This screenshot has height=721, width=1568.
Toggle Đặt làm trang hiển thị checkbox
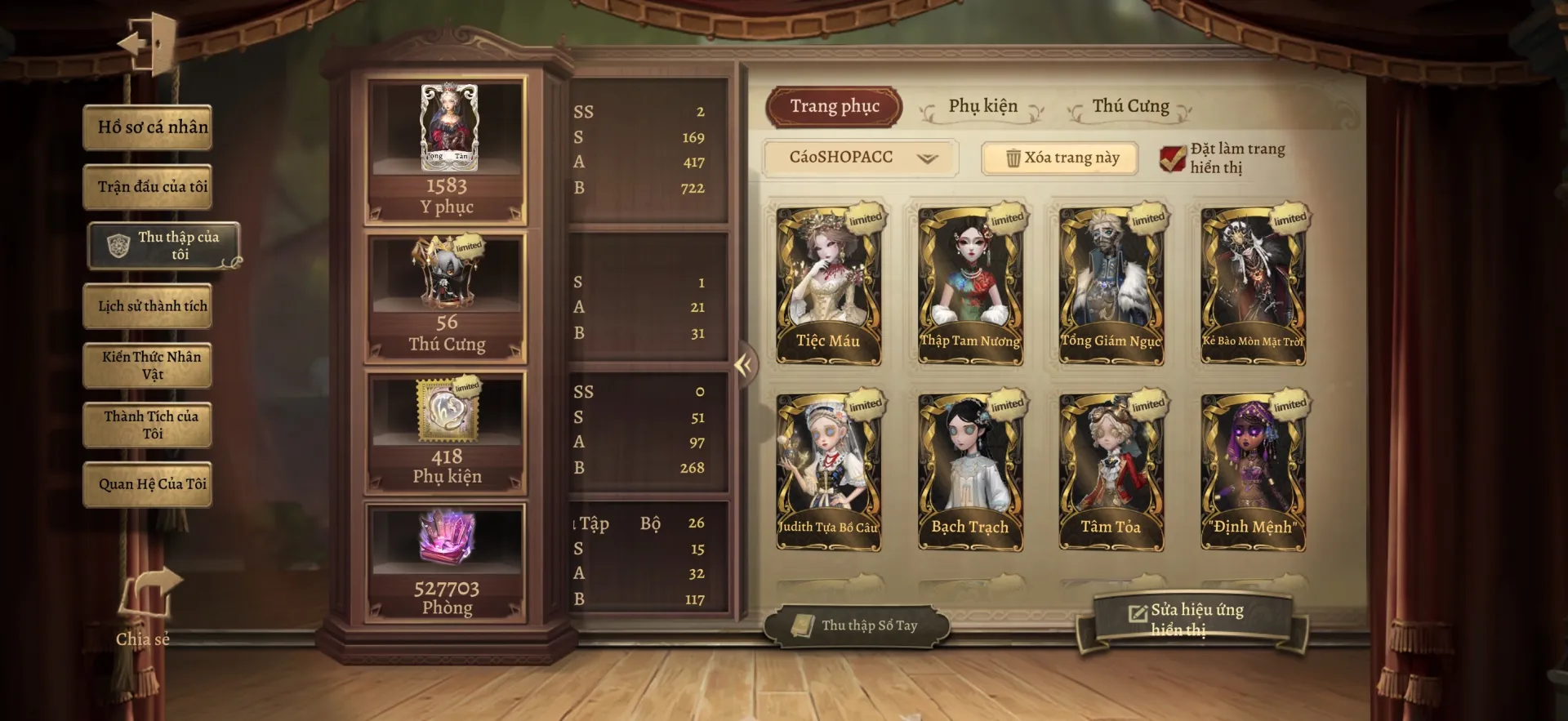click(x=1173, y=158)
